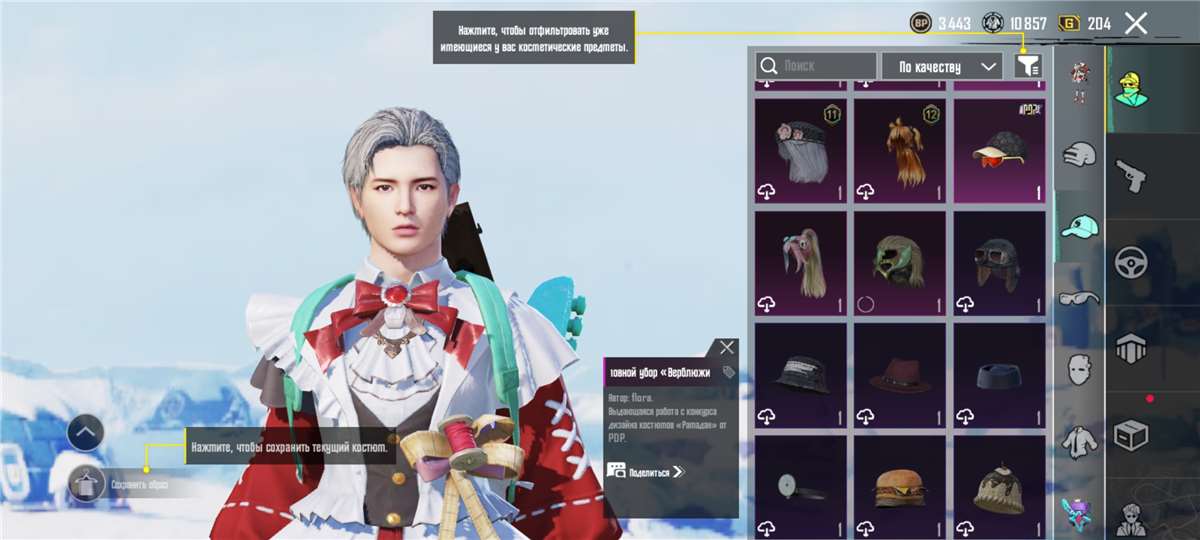1200x540 pixels.
Task: Click the round up-arrow expand button
Action: 86,433
